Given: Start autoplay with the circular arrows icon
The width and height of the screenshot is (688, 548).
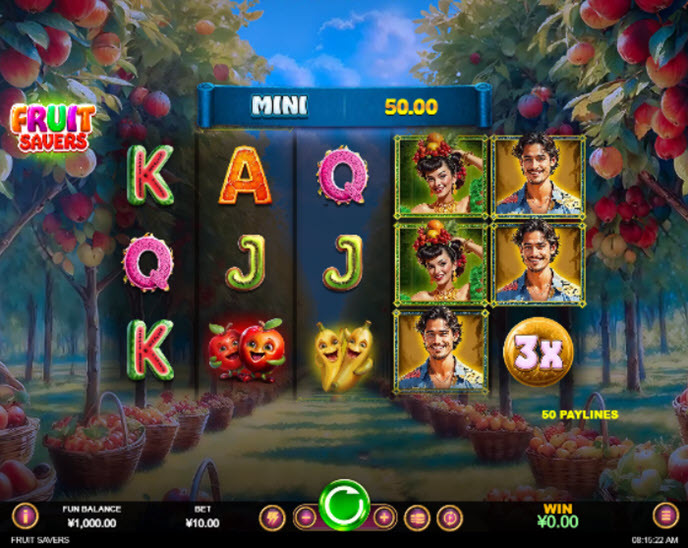Looking at the screenshot, I should tap(450, 517).
